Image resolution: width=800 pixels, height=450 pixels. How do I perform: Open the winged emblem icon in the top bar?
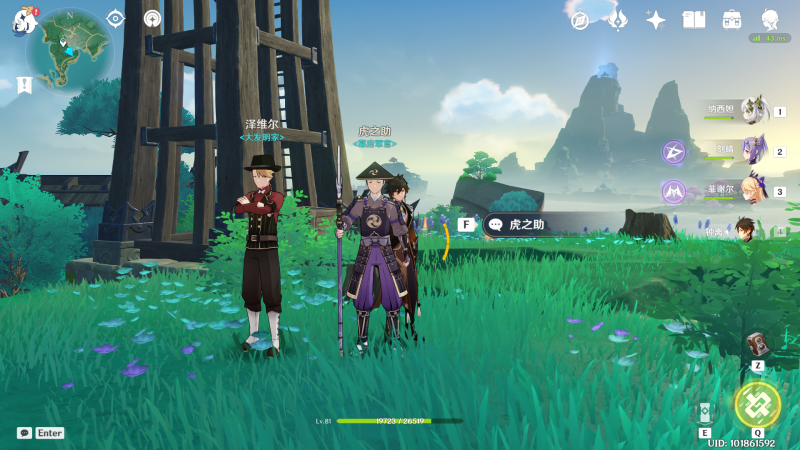tap(618, 20)
